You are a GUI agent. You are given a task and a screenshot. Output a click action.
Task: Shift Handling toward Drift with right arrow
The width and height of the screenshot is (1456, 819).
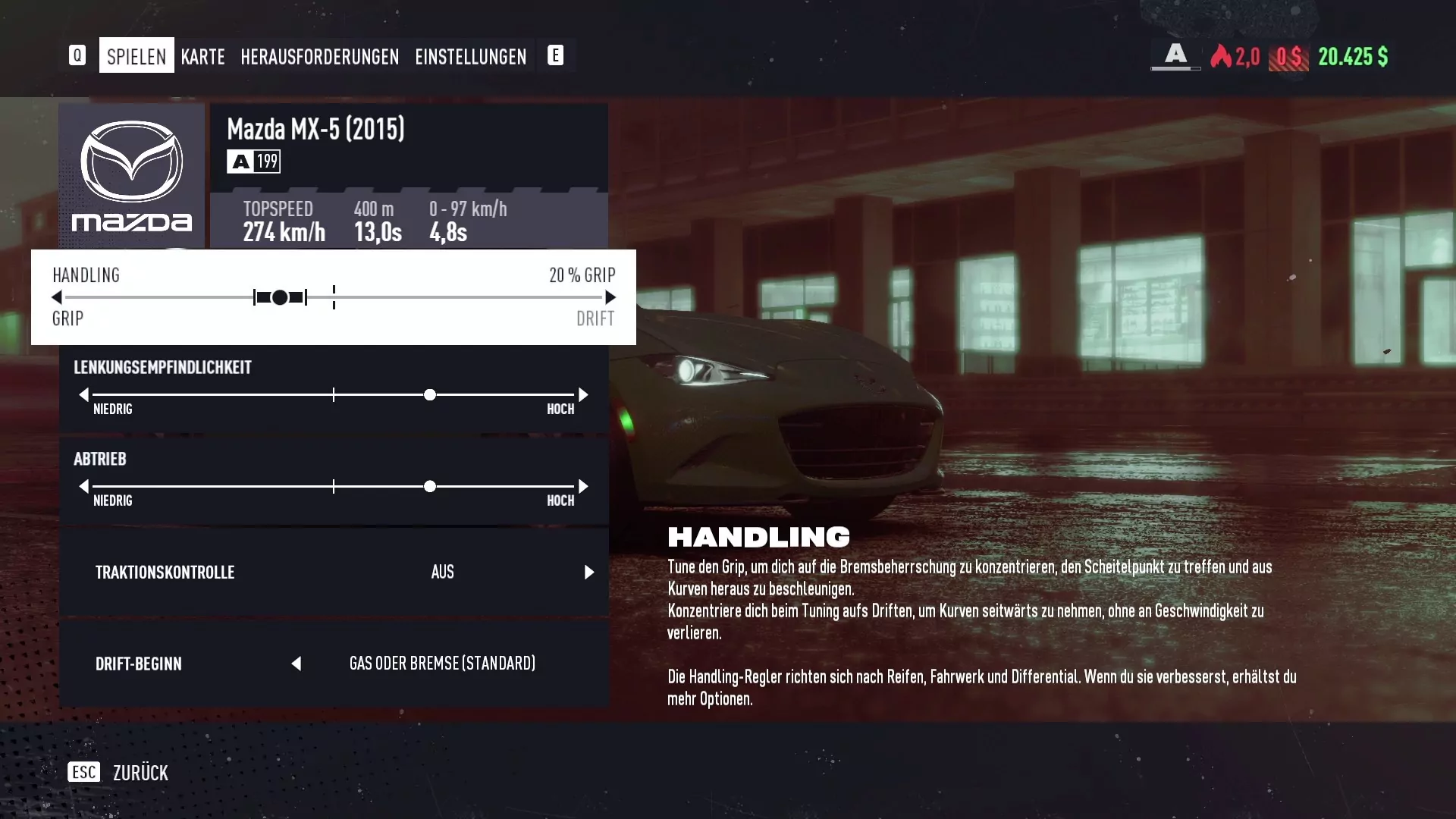[x=610, y=297]
